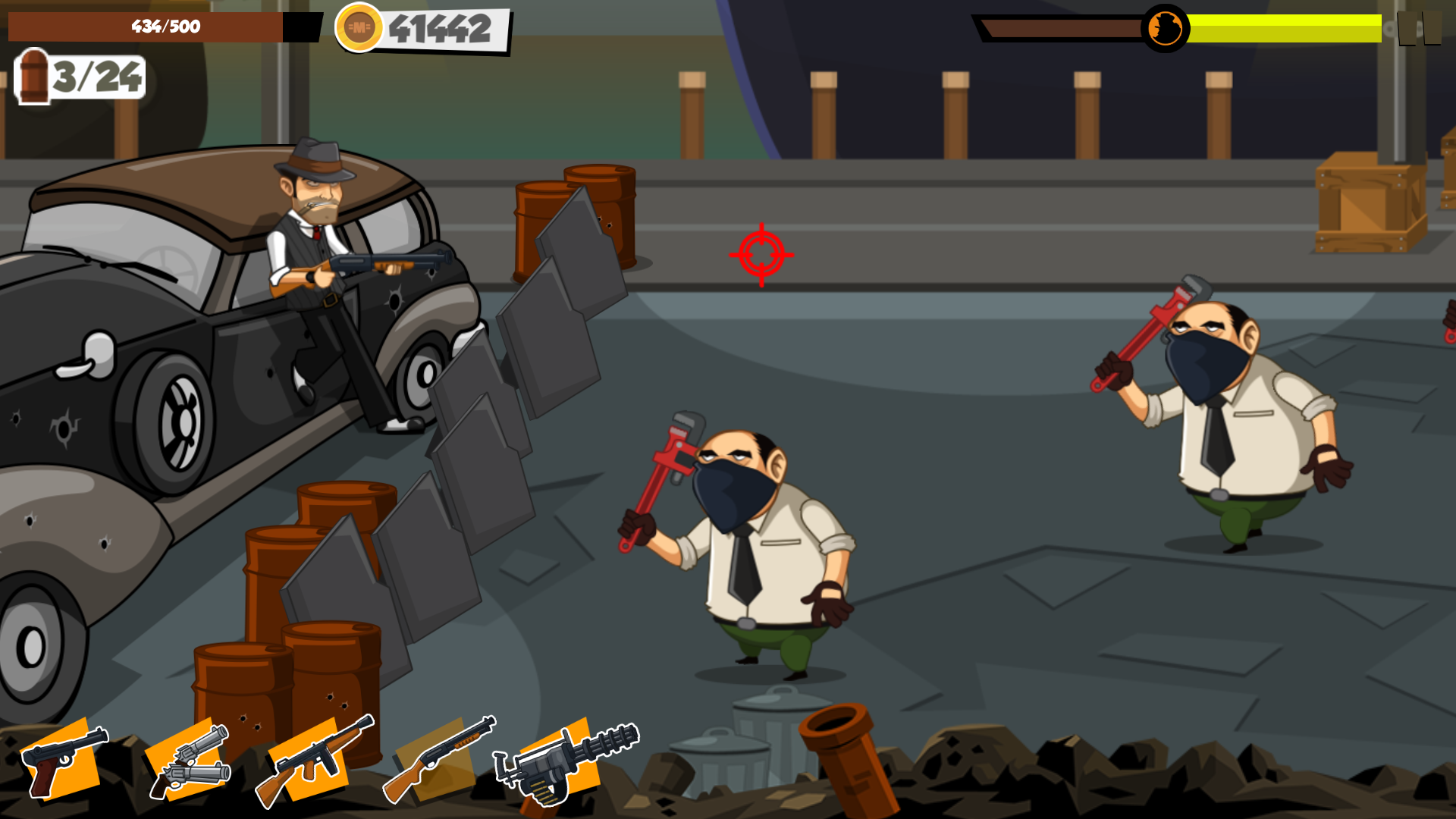1456x819 pixels.
Task: Click the gangster portrait on the level progress bar
Action: tap(1164, 27)
